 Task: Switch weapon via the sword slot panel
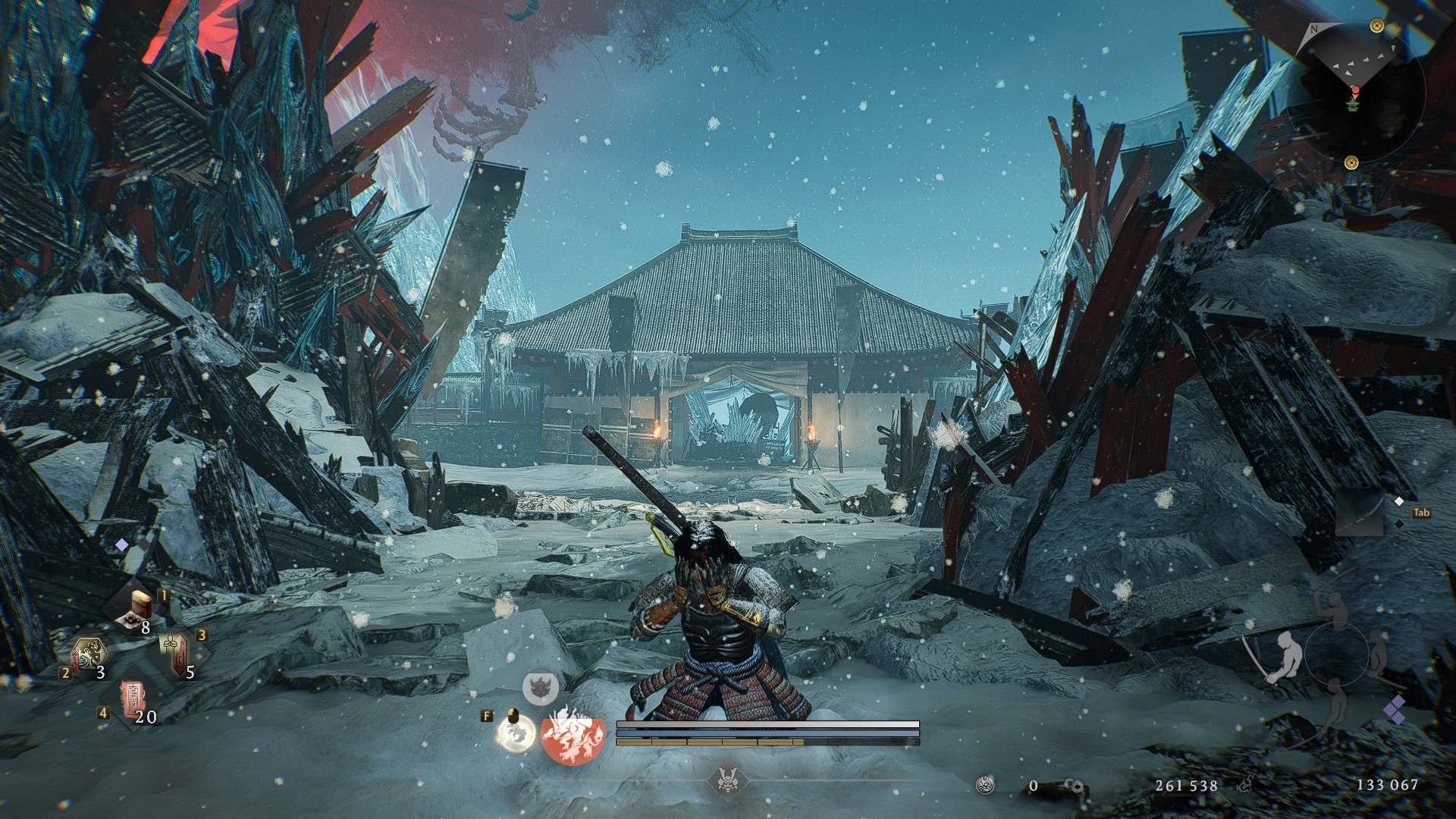(1360, 513)
